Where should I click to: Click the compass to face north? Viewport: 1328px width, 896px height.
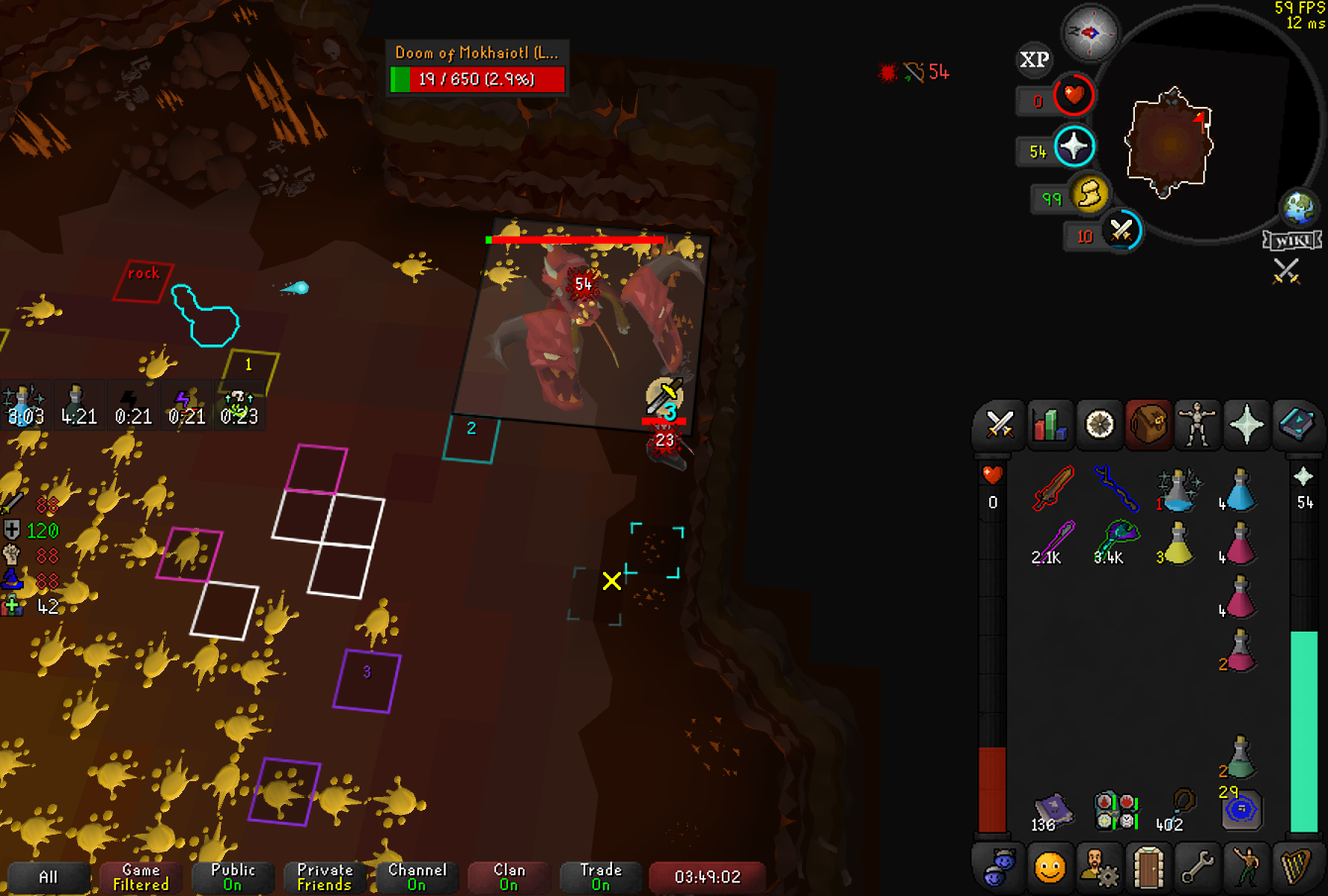coord(1089,33)
